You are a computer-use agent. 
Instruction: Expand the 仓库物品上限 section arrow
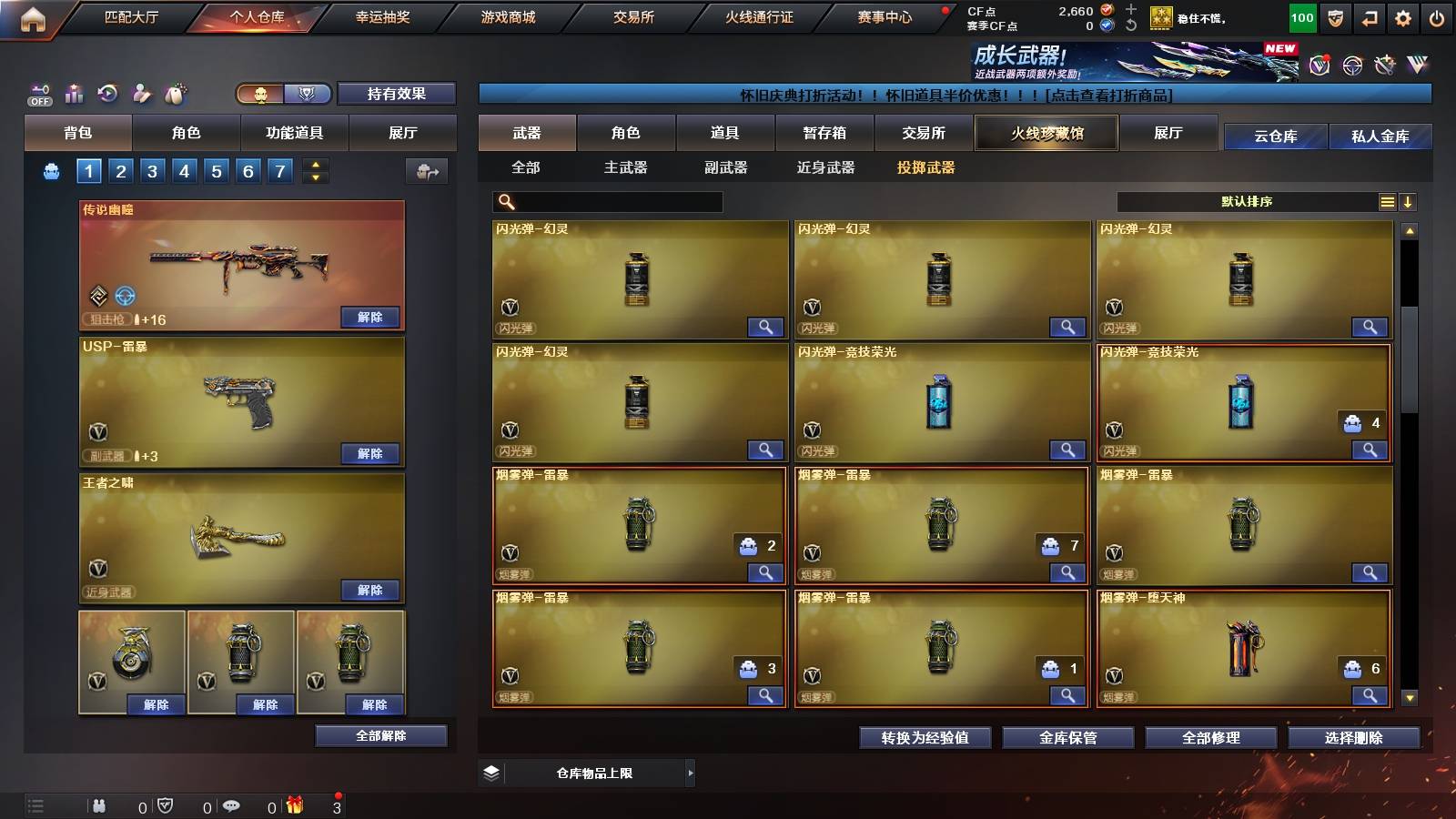(689, 772)
